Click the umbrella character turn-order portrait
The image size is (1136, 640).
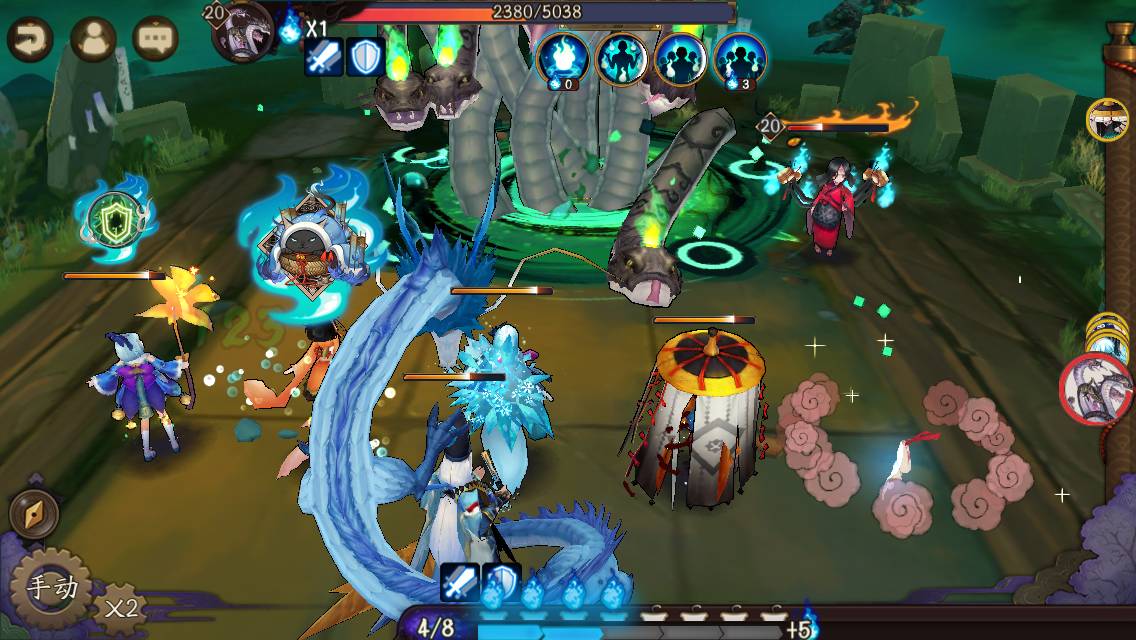[1107, 119]
